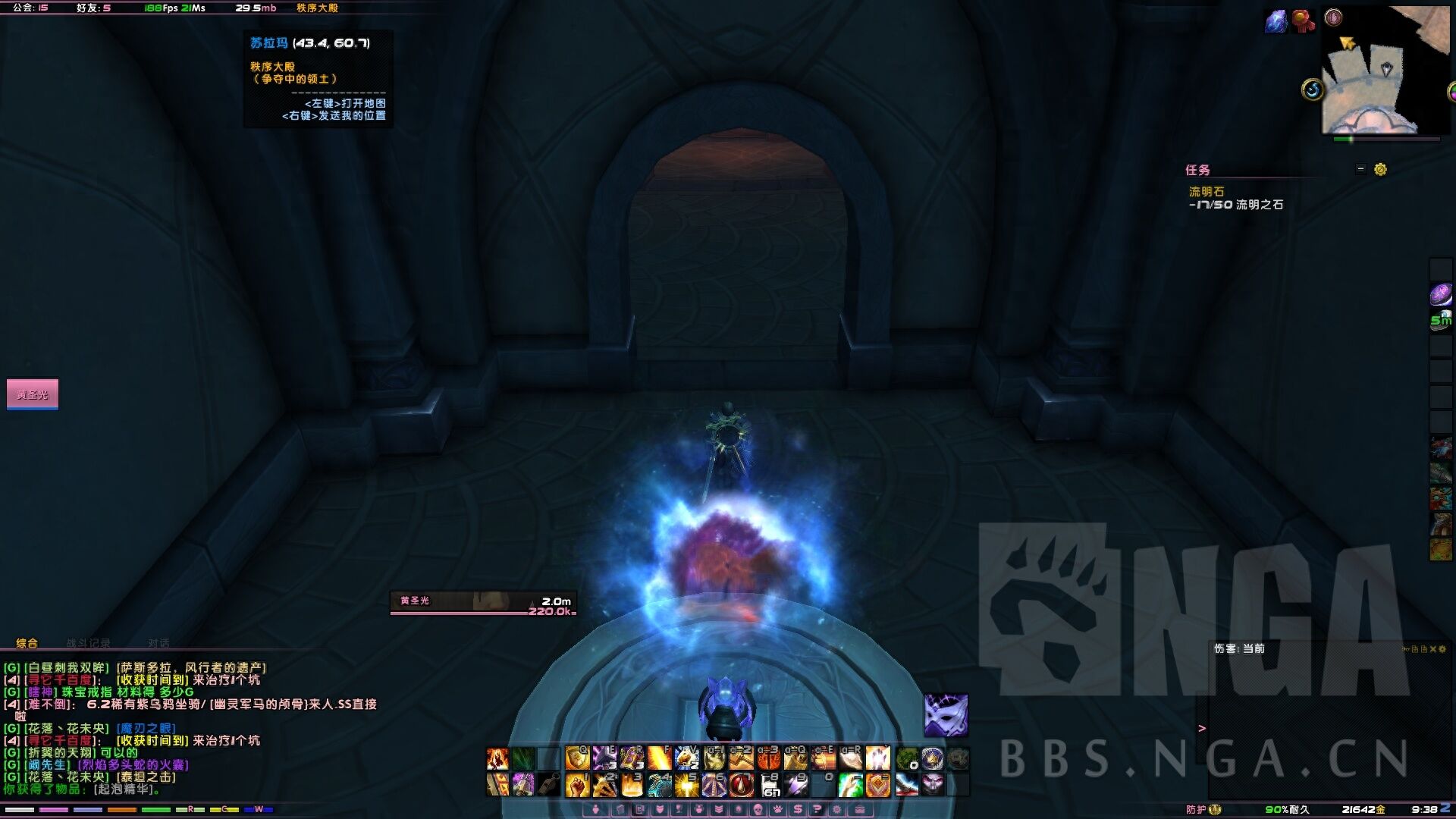Open quest tracker gear settings

1380,169
